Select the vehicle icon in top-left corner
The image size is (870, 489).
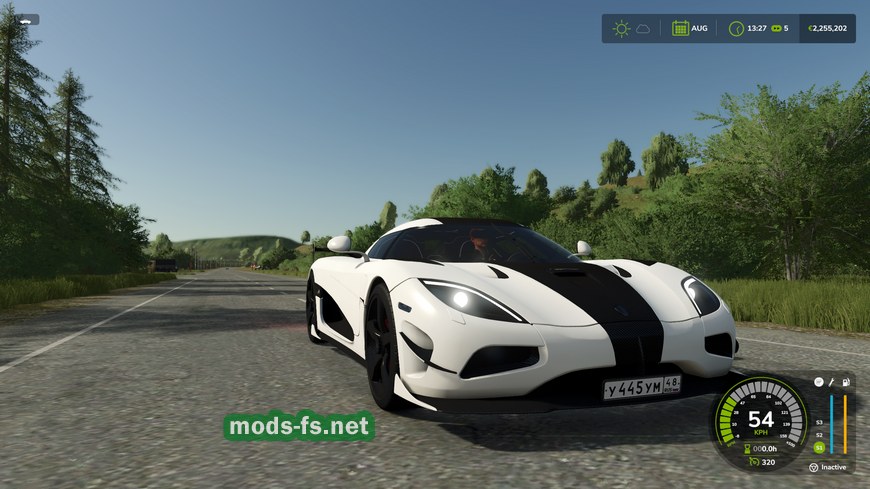23,19
